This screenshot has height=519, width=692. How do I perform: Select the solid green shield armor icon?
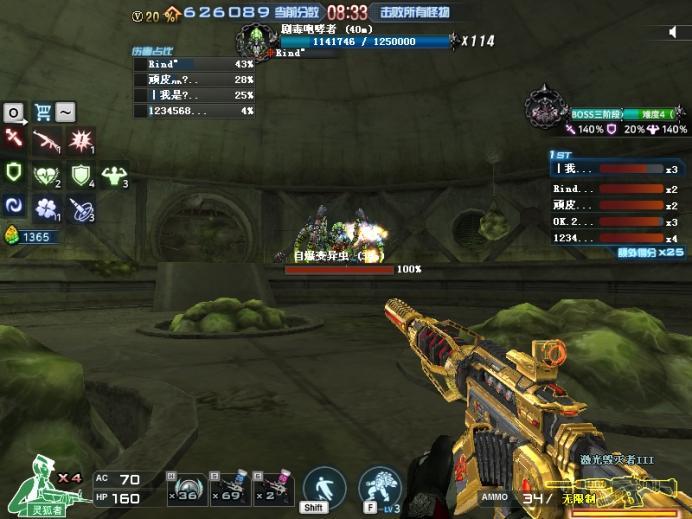pos(80,174)
